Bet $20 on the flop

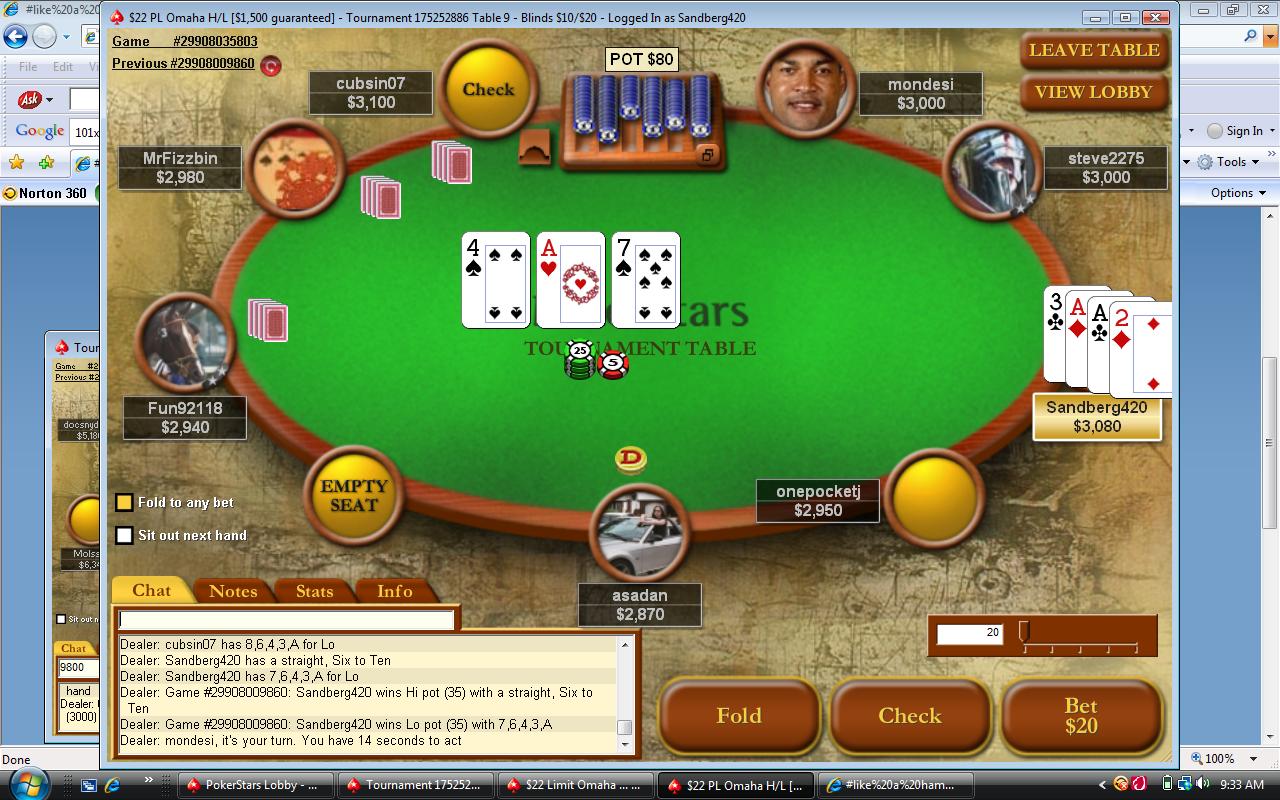click(x=1081, y=716)
